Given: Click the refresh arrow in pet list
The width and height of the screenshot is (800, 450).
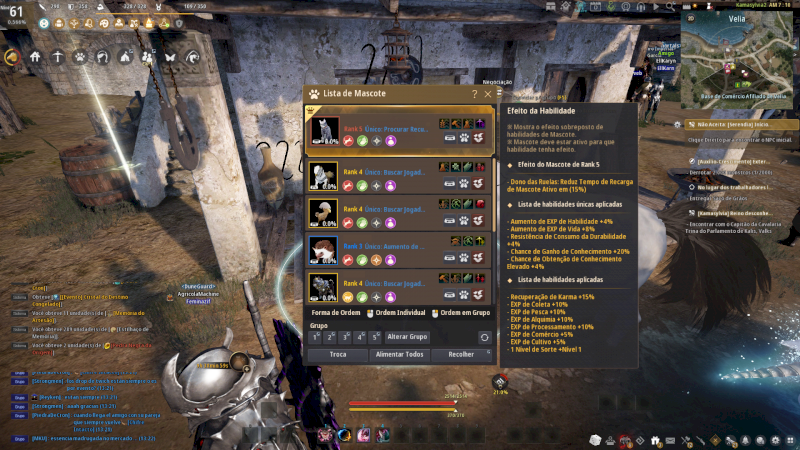Looking at the screenshot, I should 484,337.
